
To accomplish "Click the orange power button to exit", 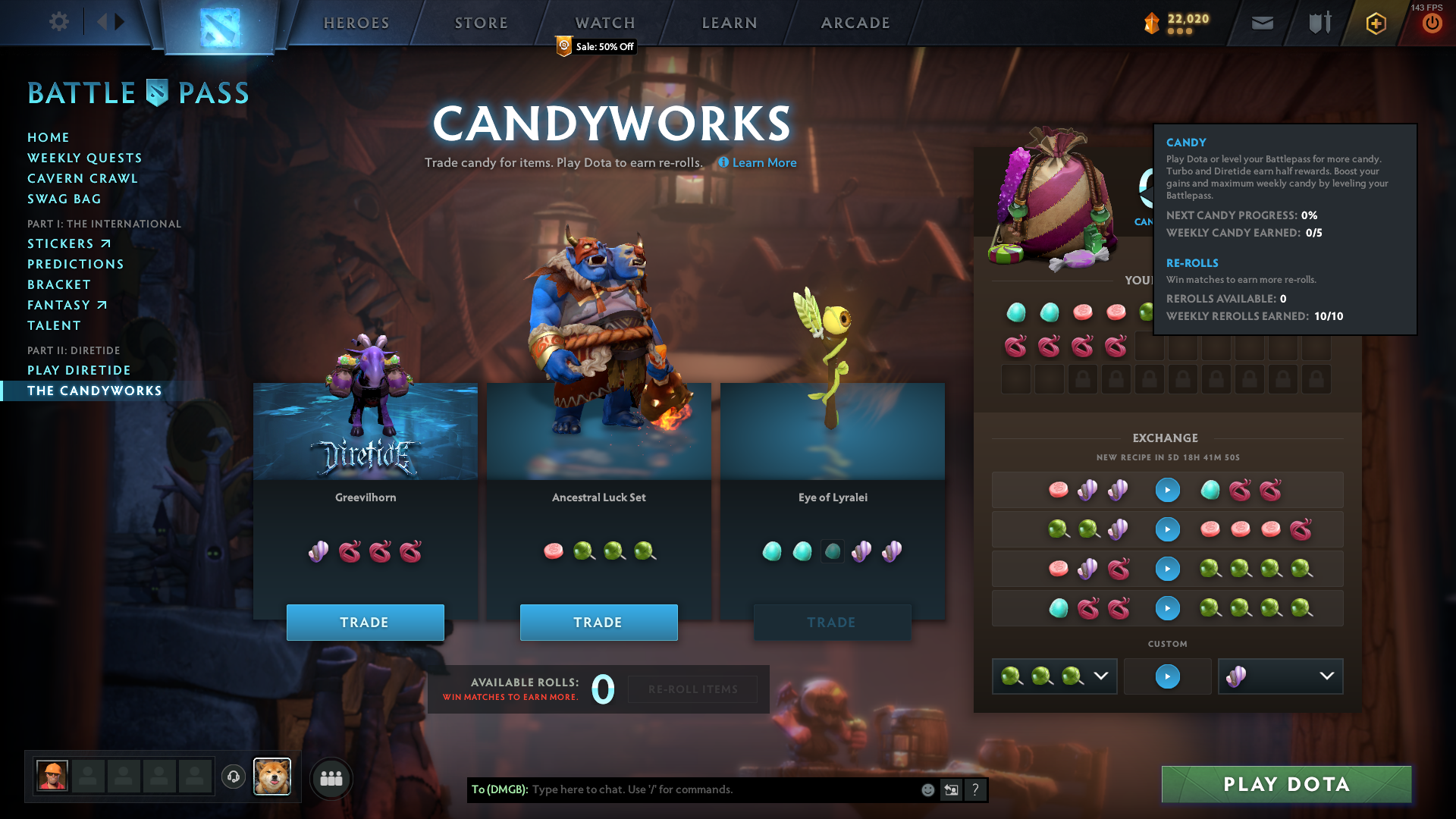I will pos(1432,23).
